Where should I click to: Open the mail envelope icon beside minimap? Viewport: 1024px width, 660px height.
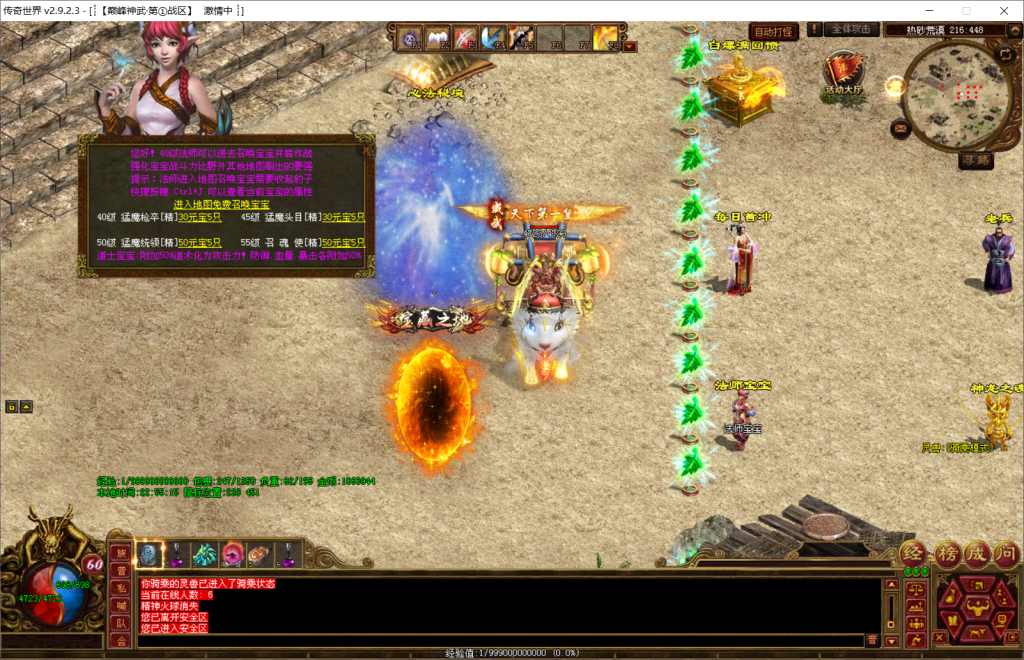901,127
